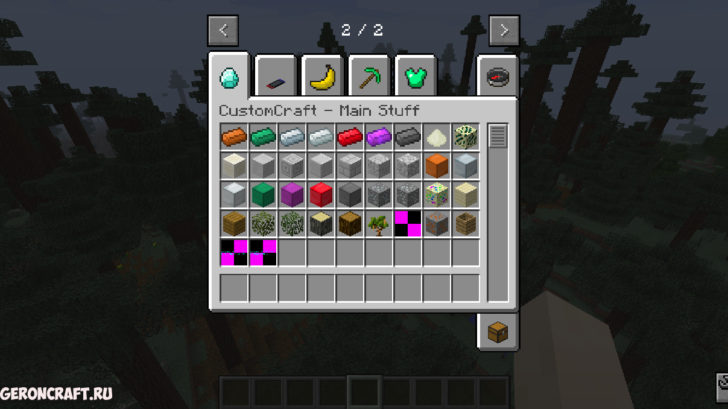
Task: Choose the green block
Action: point(263,195)
